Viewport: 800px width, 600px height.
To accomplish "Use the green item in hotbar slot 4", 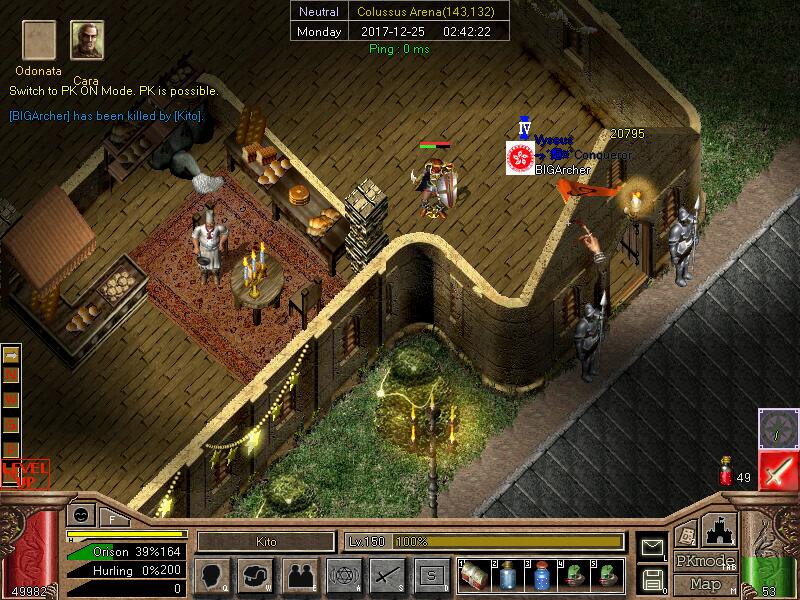I will point(575,575).
